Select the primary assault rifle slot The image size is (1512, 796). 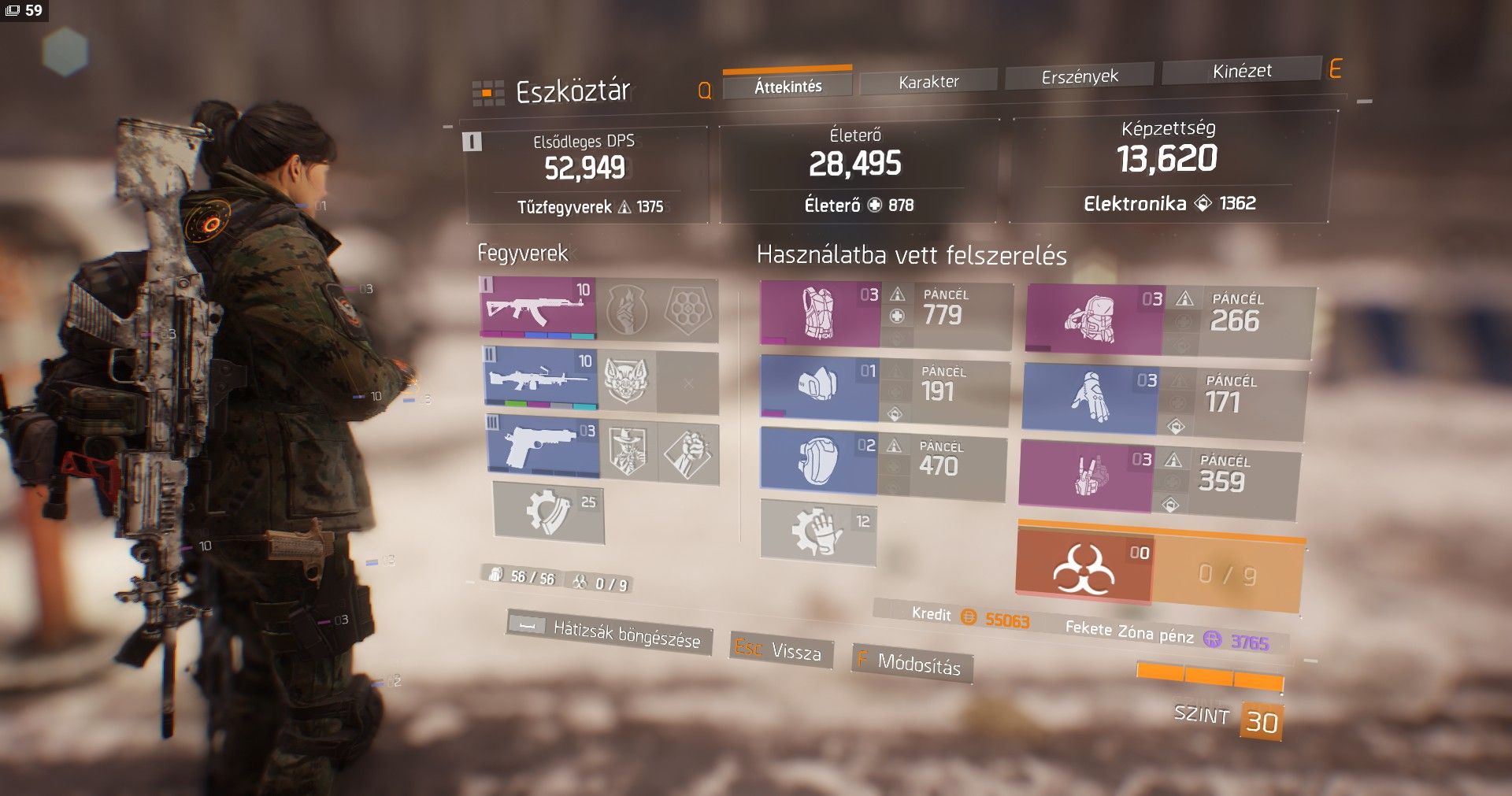click(538, 308)
